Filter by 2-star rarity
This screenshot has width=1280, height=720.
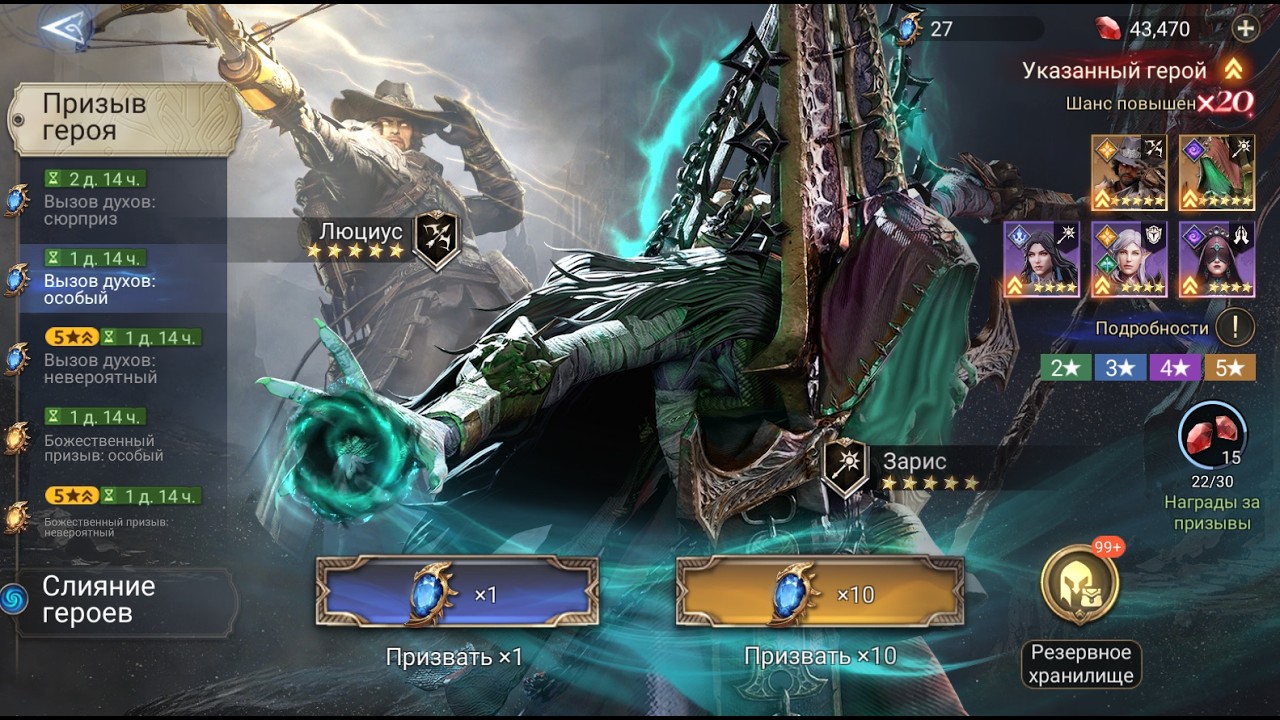pos(1064,368)
